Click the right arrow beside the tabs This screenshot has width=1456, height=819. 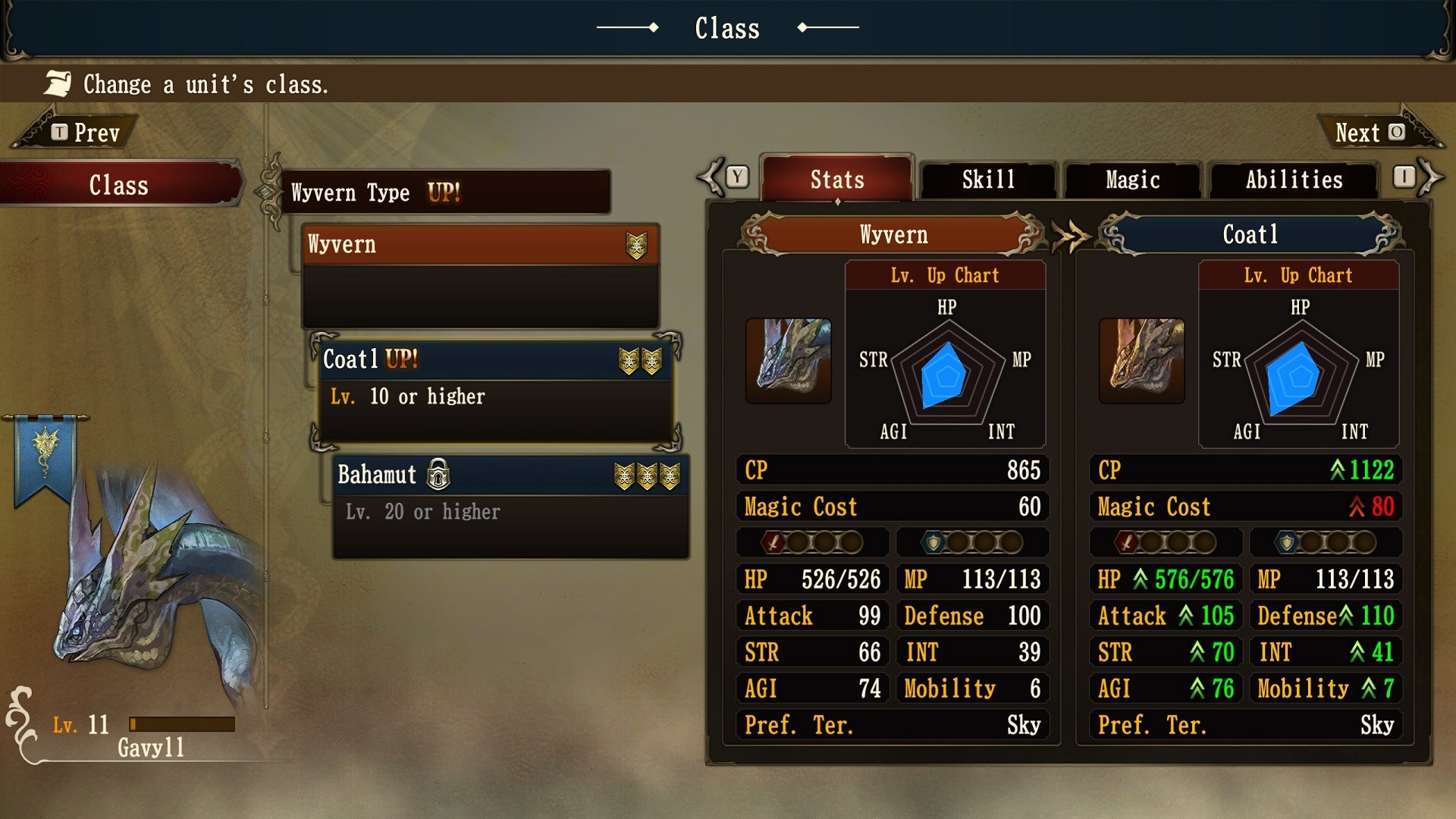click(x=1430, y=177)
